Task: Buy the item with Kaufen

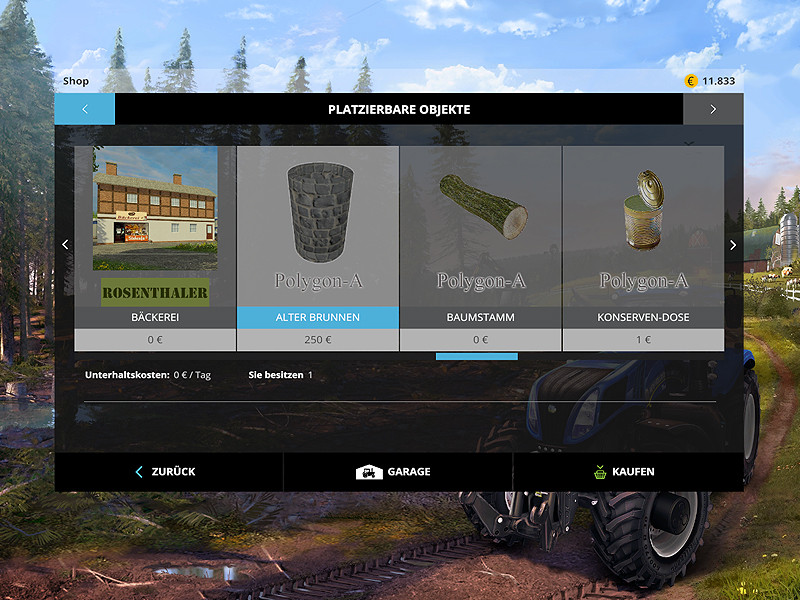Action: (627, 471)
